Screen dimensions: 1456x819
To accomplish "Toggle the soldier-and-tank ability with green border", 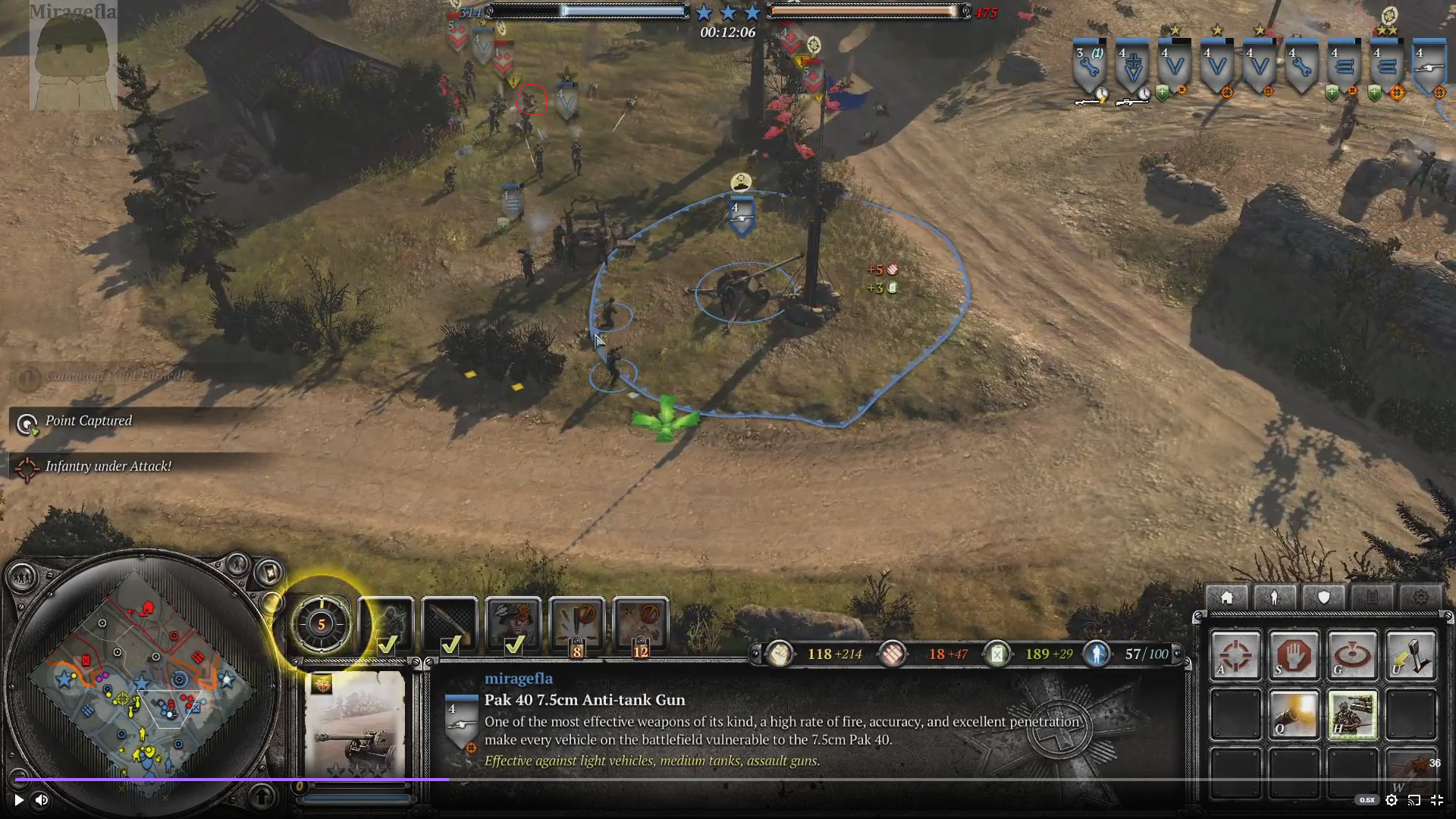I will coord(1352,714).
